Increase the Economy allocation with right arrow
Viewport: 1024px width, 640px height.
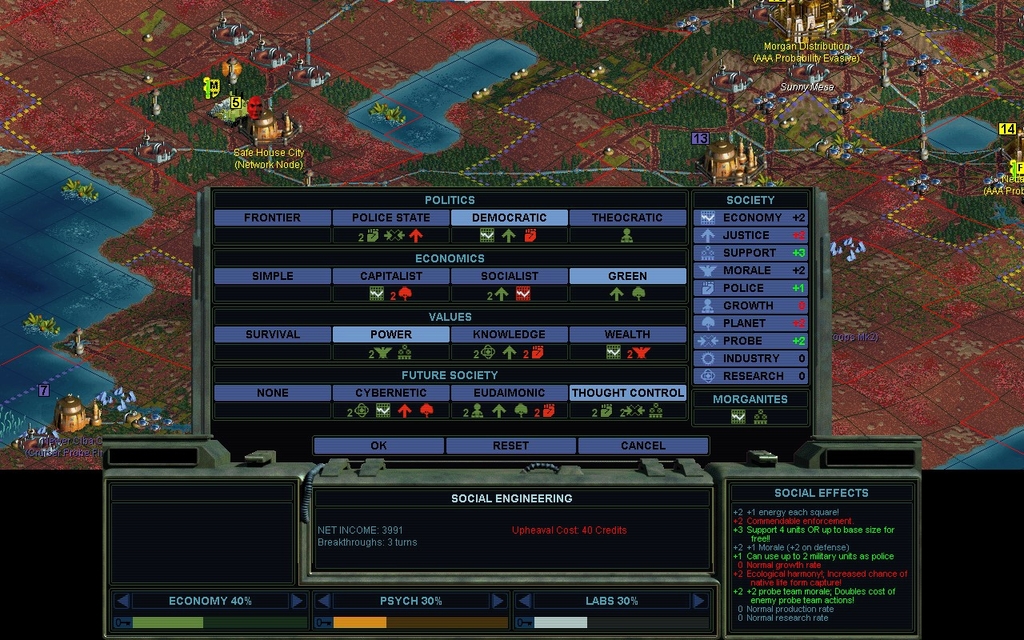297,601
